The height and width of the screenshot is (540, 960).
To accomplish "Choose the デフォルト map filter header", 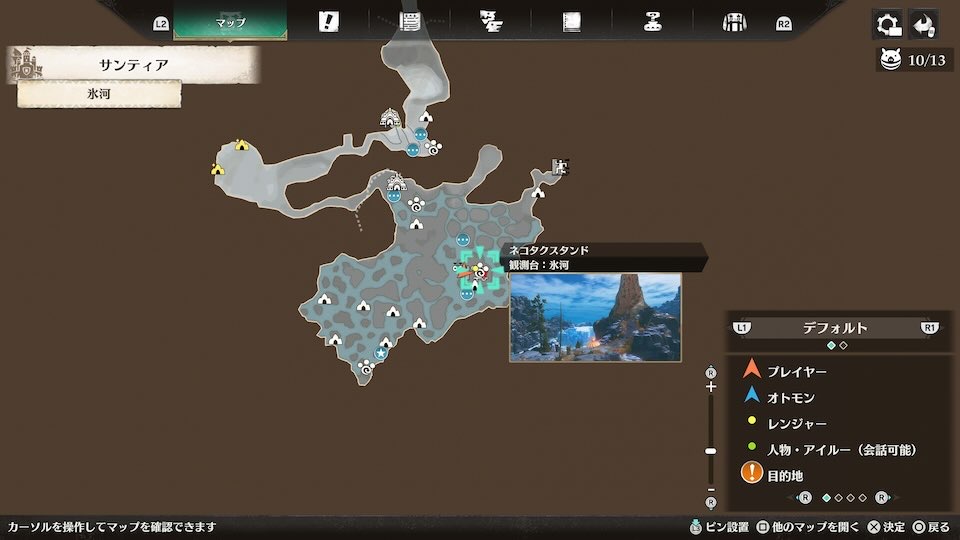I will pos(835,328).
